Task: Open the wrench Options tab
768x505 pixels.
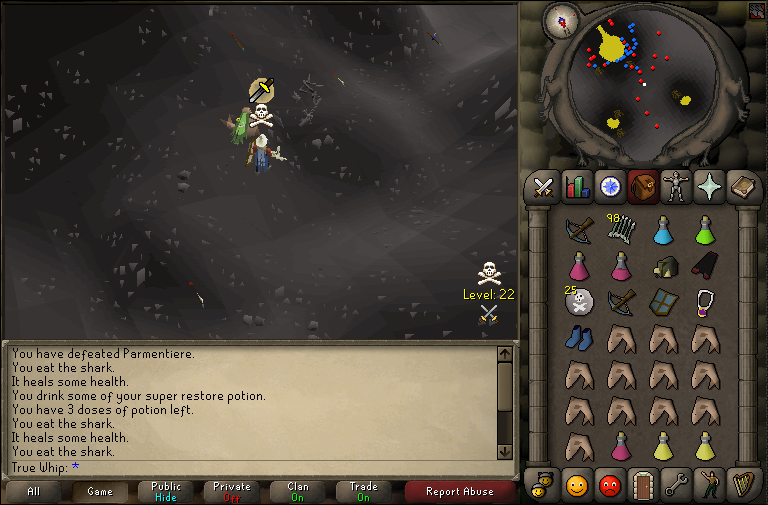Action: (675, 485)
